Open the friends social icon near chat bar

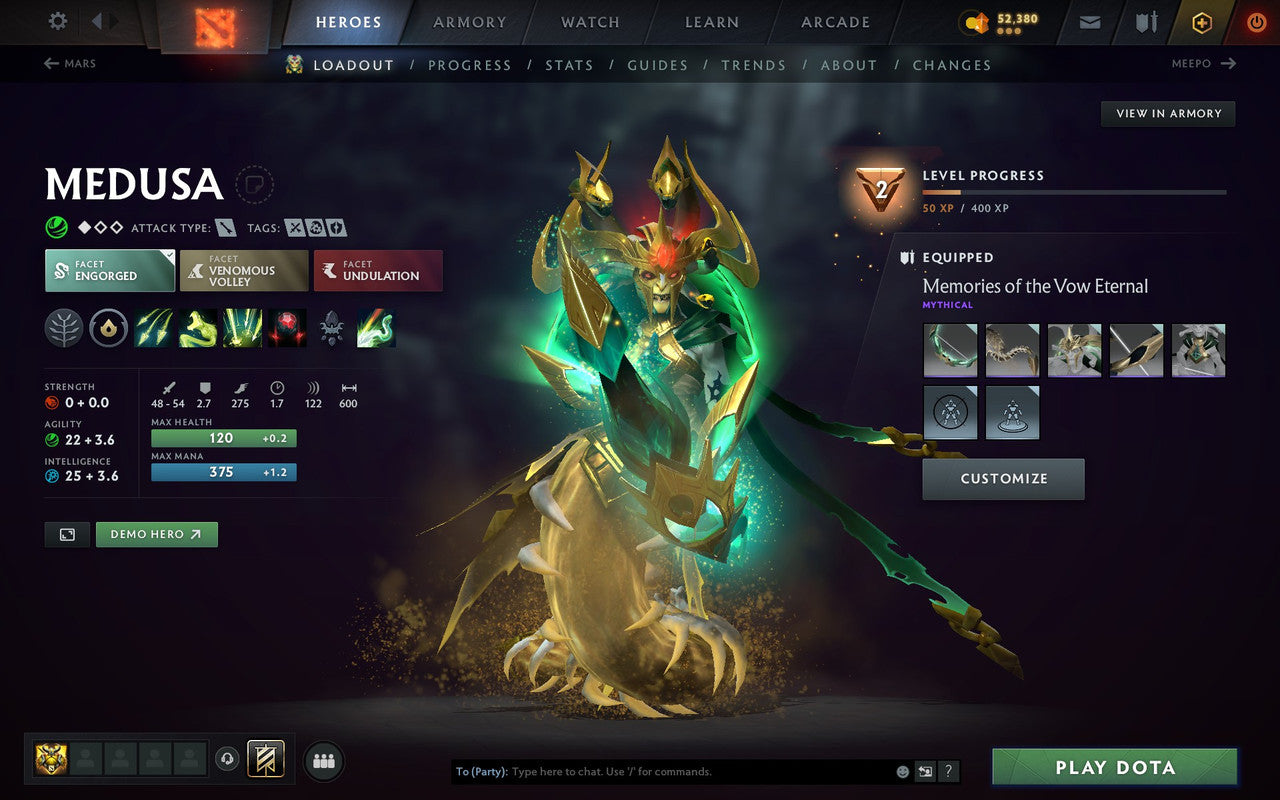(x=324, y=760)
